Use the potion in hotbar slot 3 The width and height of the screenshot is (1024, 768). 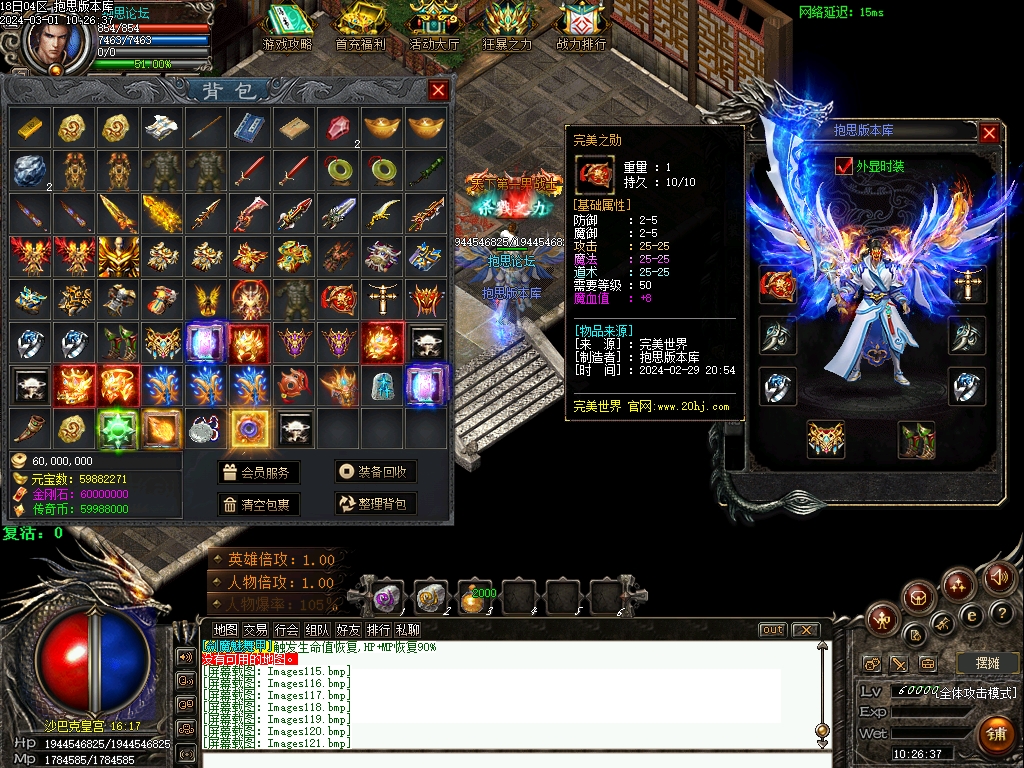tap(474, 597)
